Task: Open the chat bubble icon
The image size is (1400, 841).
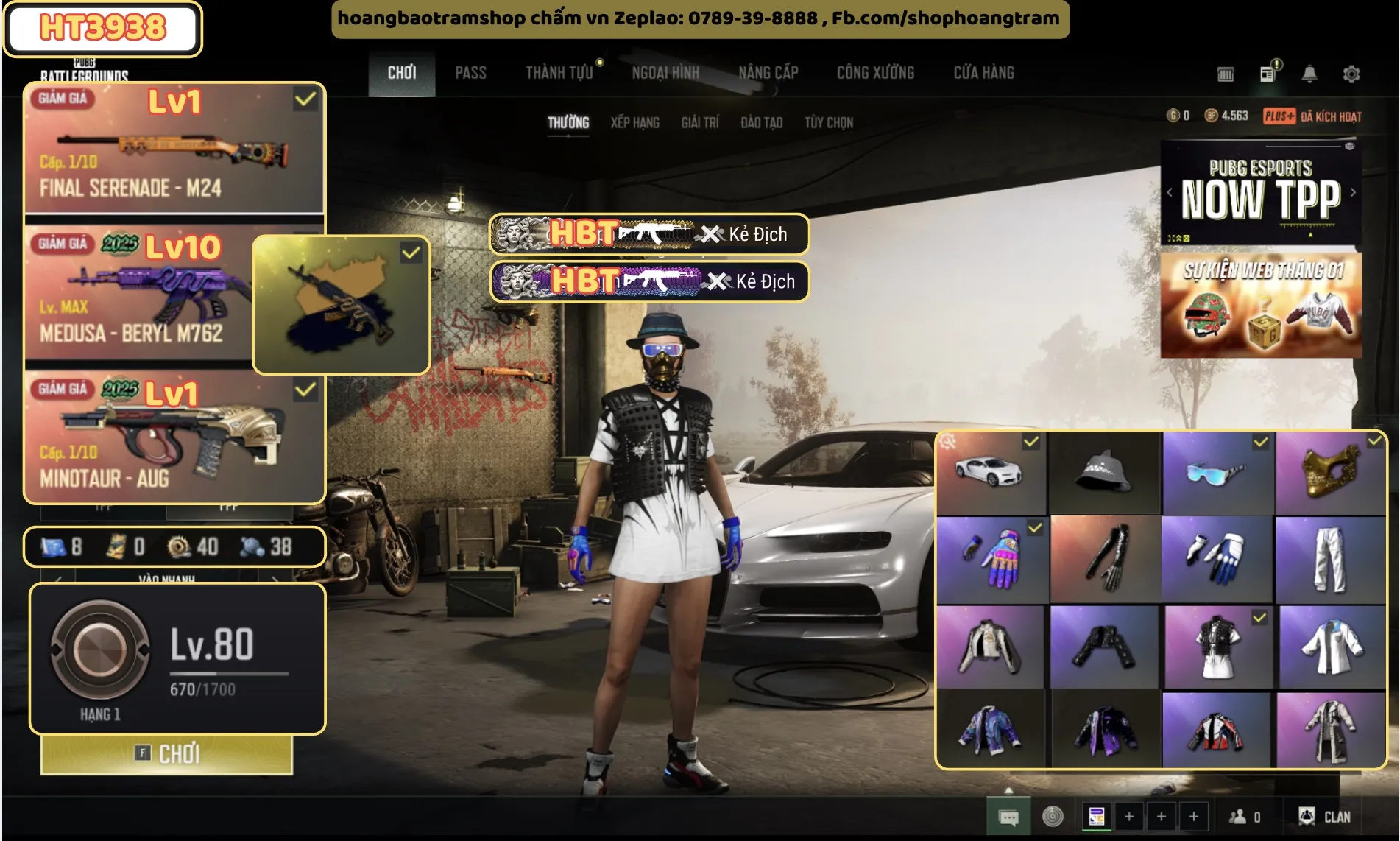Action: 1008,817
